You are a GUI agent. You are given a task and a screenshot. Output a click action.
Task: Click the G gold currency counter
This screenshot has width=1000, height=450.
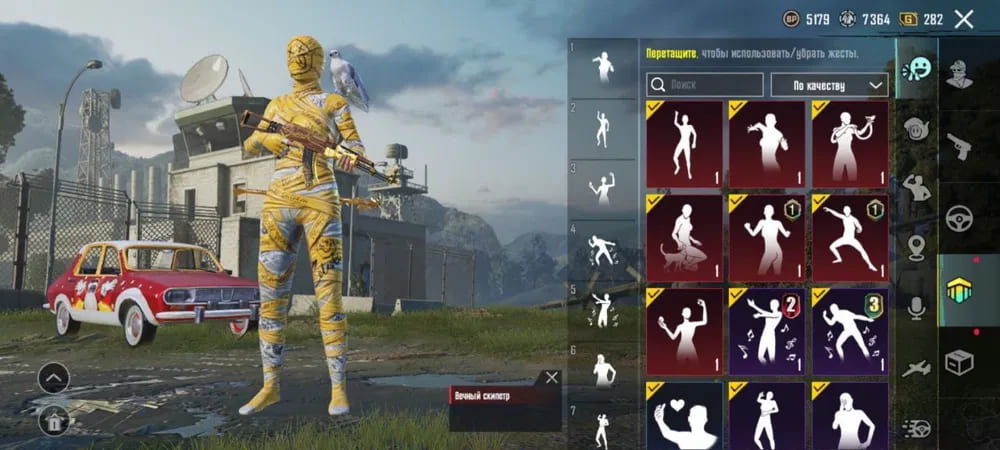921,19
